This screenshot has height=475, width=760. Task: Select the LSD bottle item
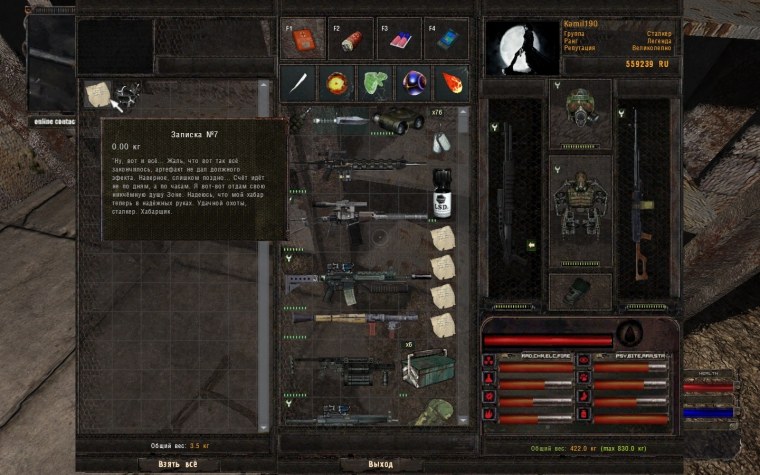441,195
